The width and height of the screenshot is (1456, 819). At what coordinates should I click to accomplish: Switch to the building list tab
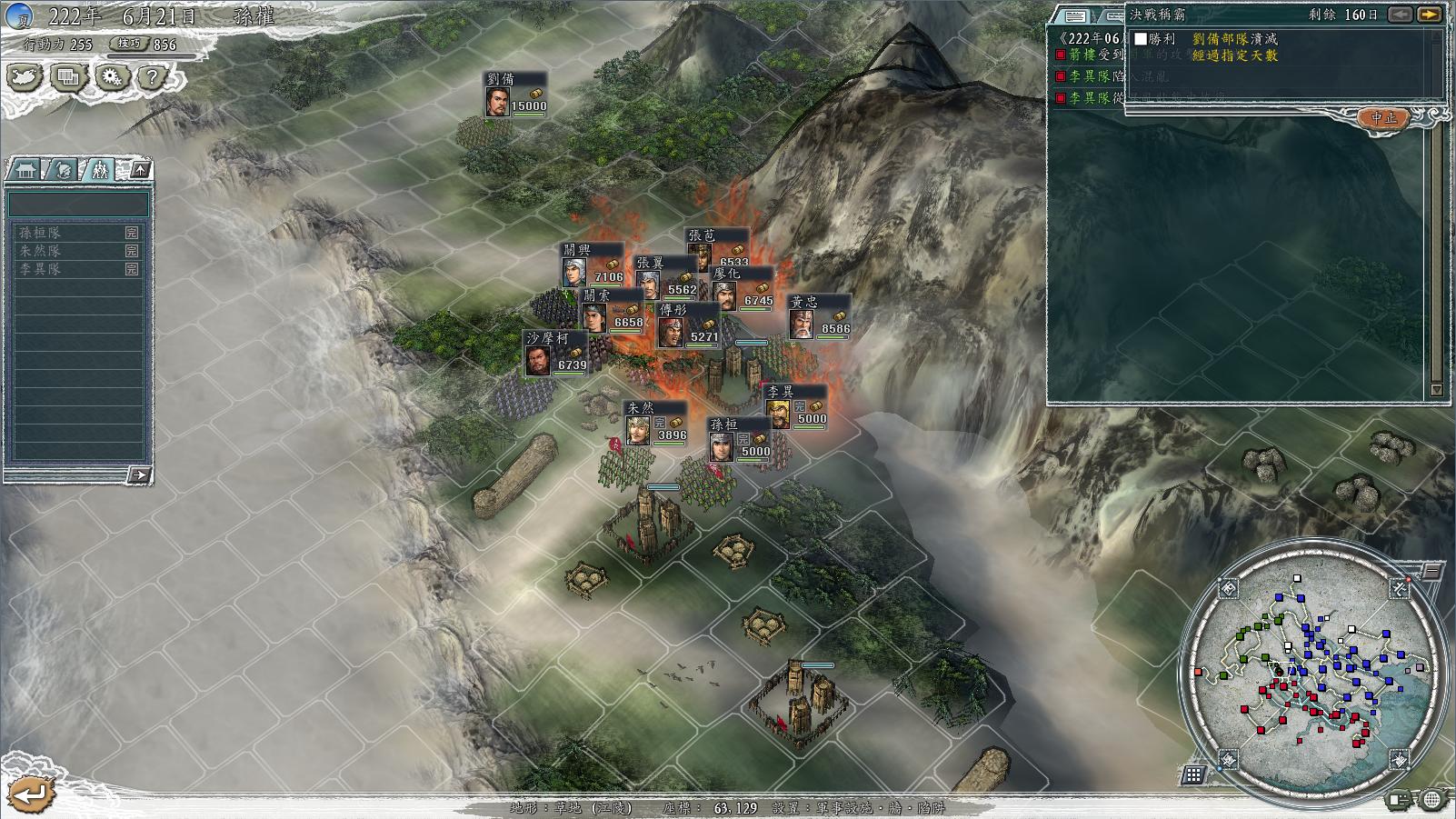[25, 169]
